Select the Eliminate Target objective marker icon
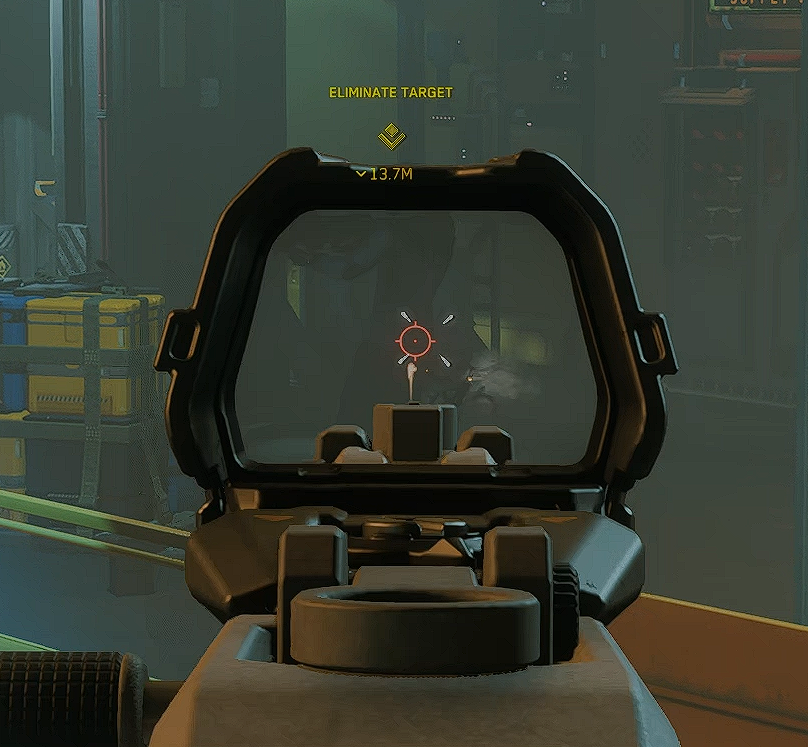The height and width of the screenshot is (747, 808). point(391,136)
